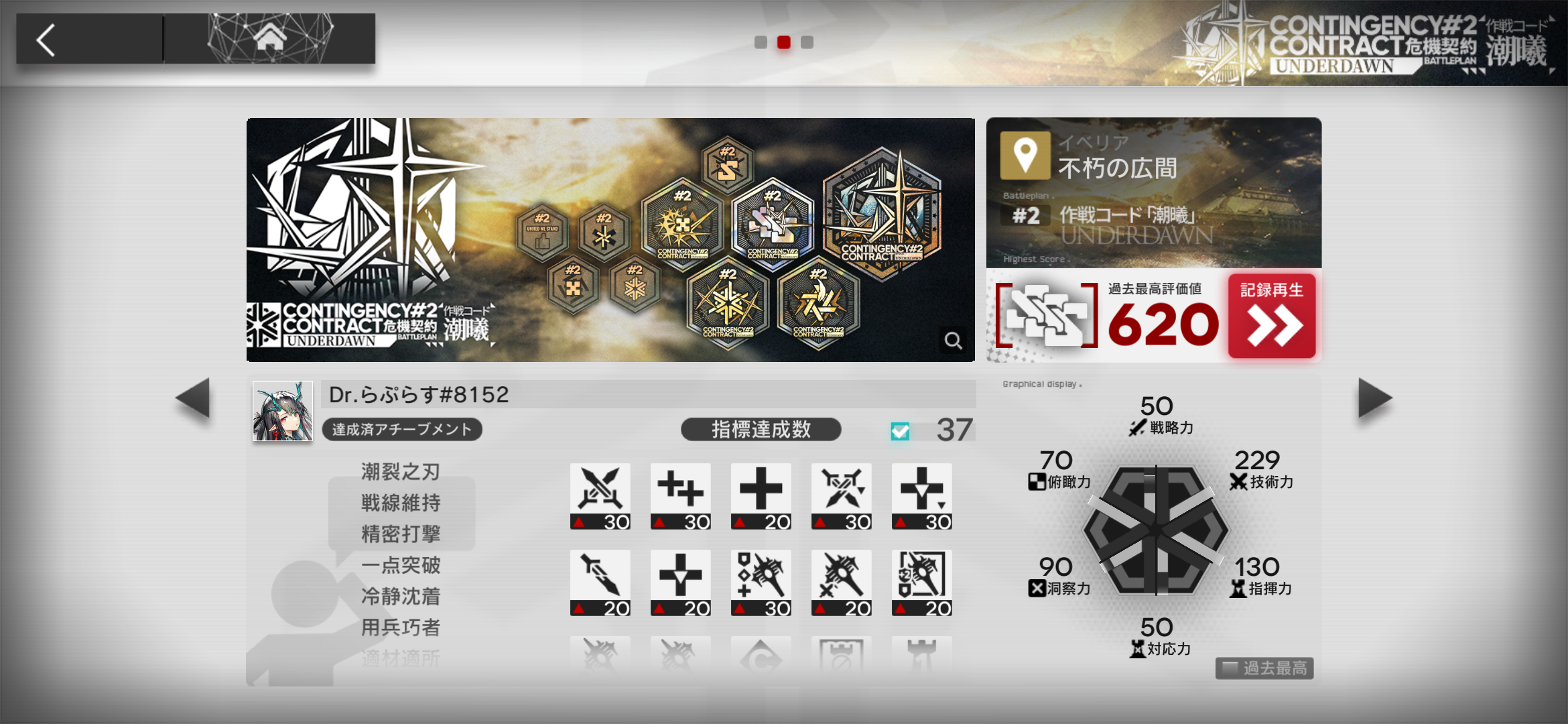The height and width of the screenshot is (724, 1568).
Task: Go back with the arrow button
Action: (x=47, y=40)
